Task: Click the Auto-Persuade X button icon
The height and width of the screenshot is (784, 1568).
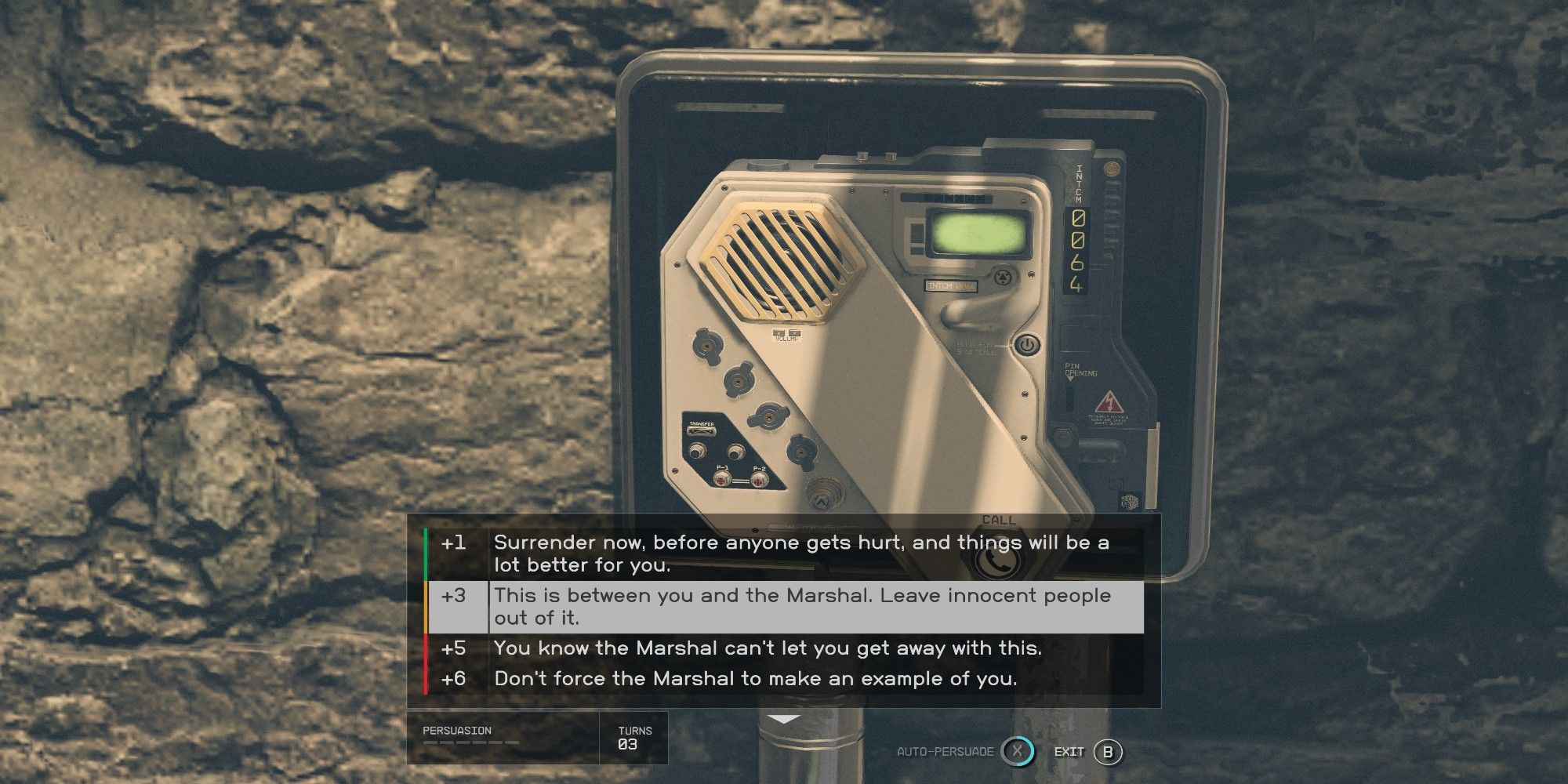Action: 1019,750
